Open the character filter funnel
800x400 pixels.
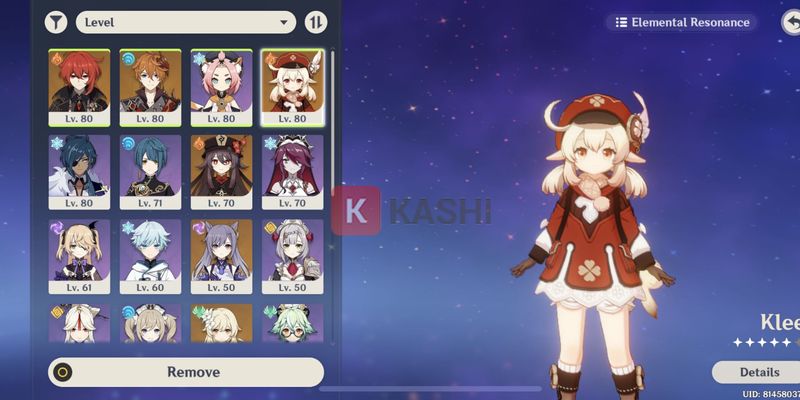pyautogui.click(x=56, y=21)
